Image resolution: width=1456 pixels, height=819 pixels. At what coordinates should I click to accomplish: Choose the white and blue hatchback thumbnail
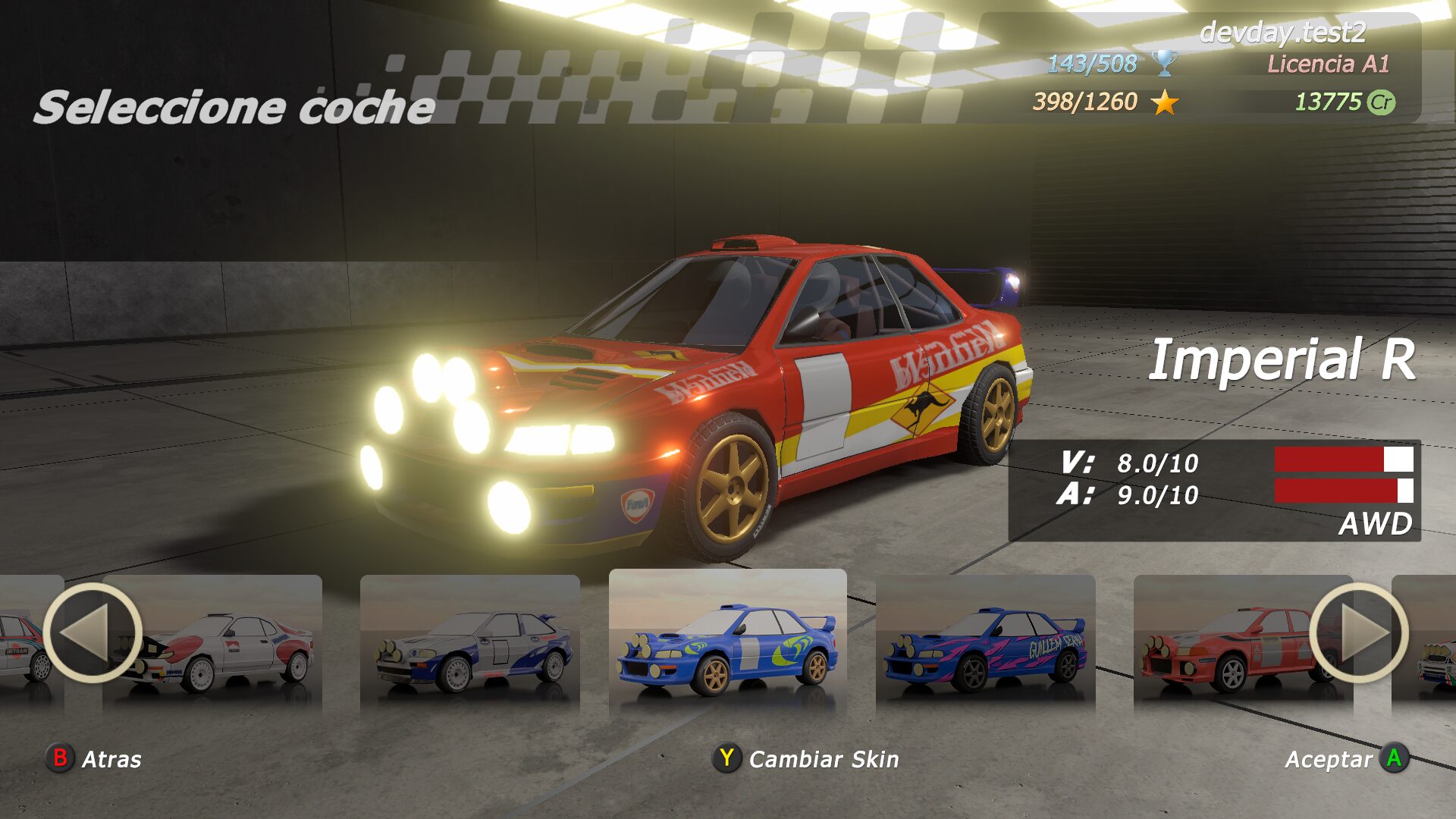click(x=470, y=645)
